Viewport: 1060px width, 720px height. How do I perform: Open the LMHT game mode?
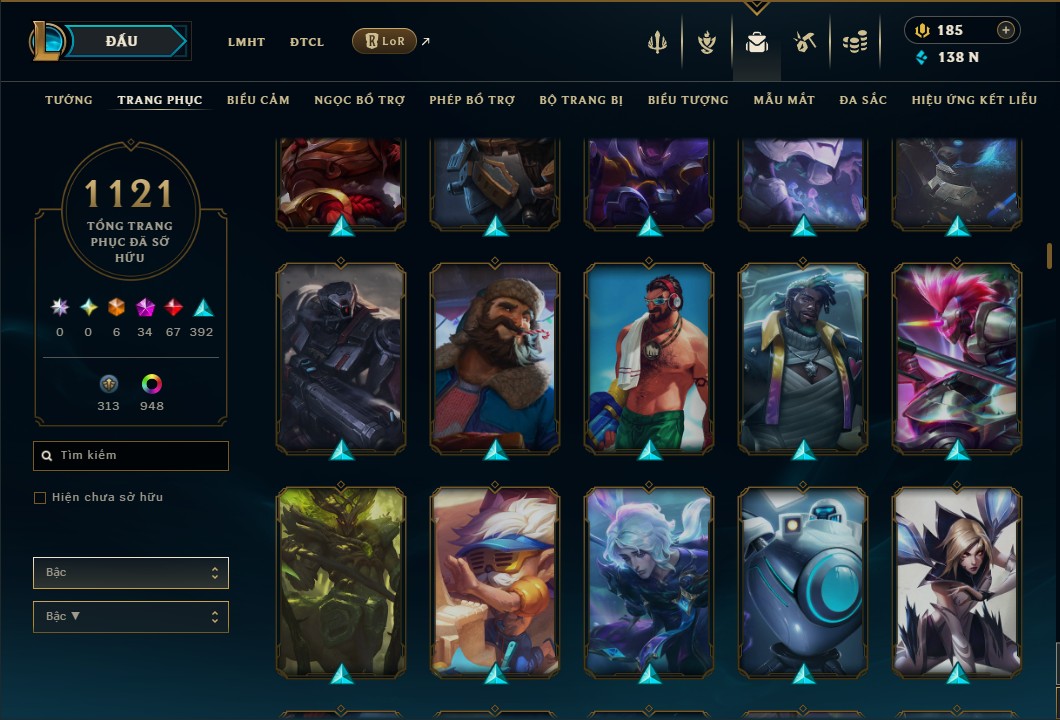pyautogui.click(x=246, y=42)
